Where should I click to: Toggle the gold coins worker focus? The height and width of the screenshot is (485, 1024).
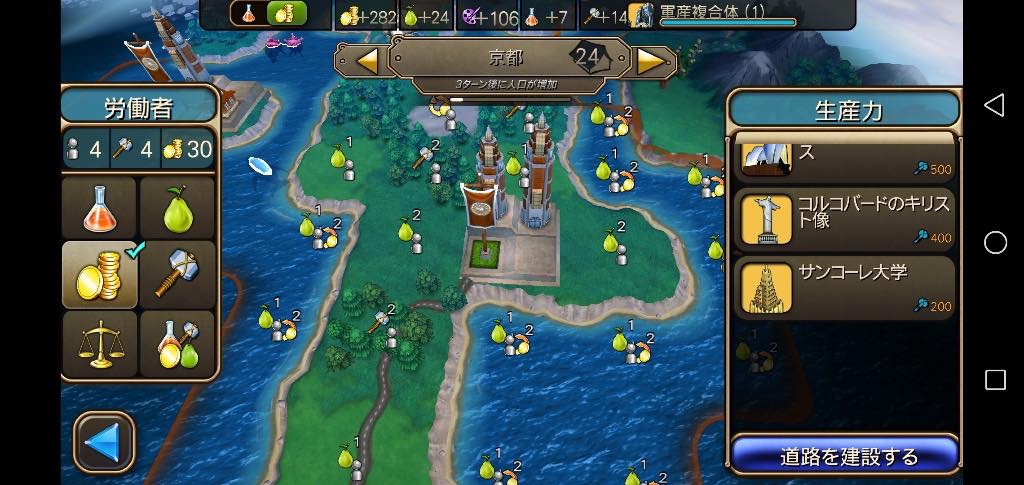click(99, 273)
